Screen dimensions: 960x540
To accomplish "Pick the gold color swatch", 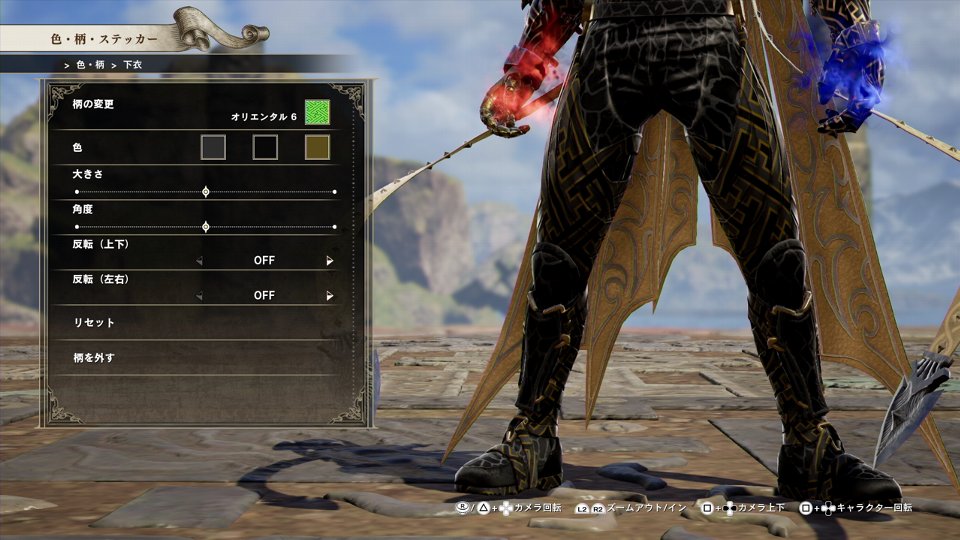I will click(x=317, y=148).
